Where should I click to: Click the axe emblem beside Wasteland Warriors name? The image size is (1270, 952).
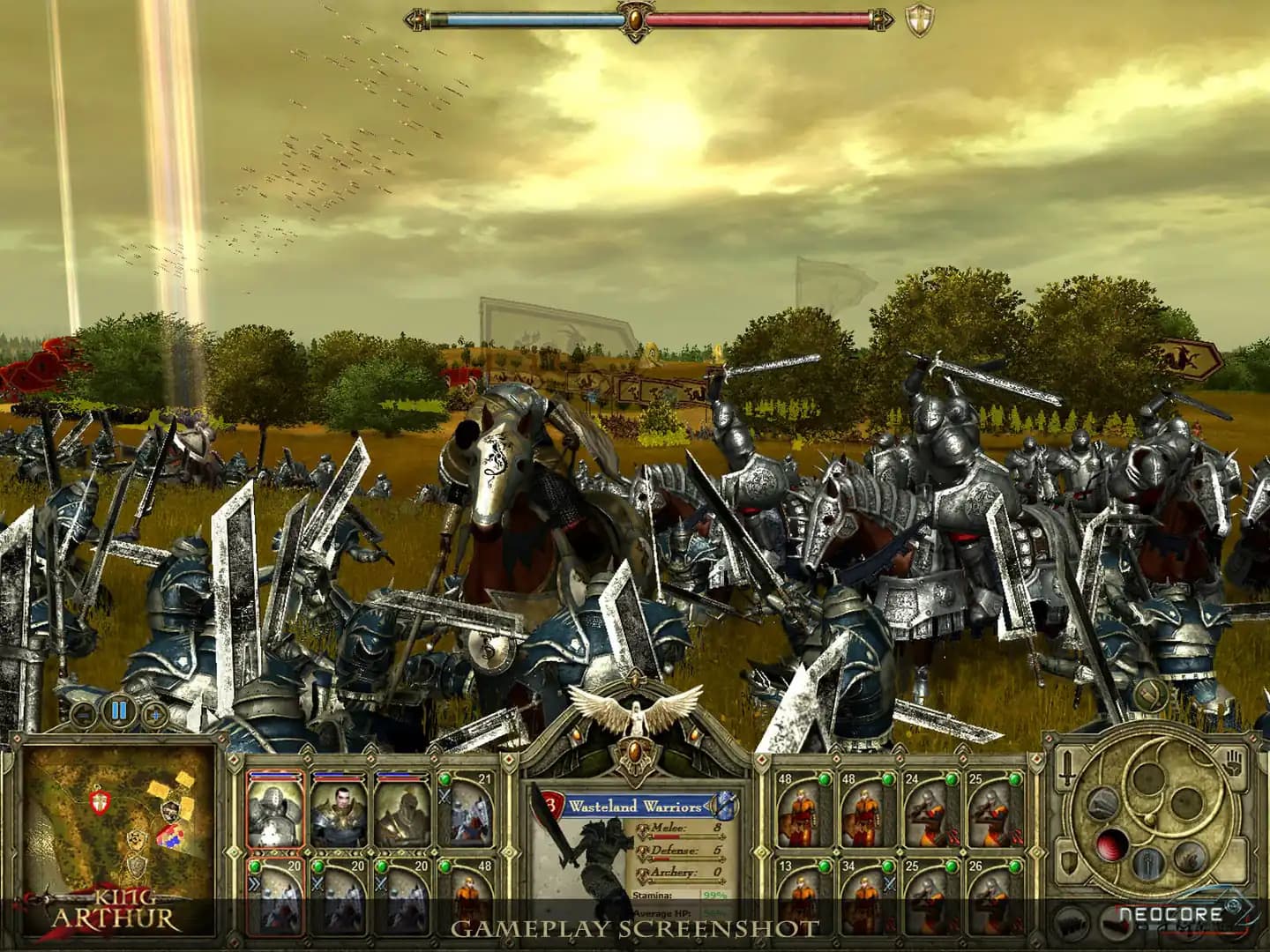(x=725, y=807)
